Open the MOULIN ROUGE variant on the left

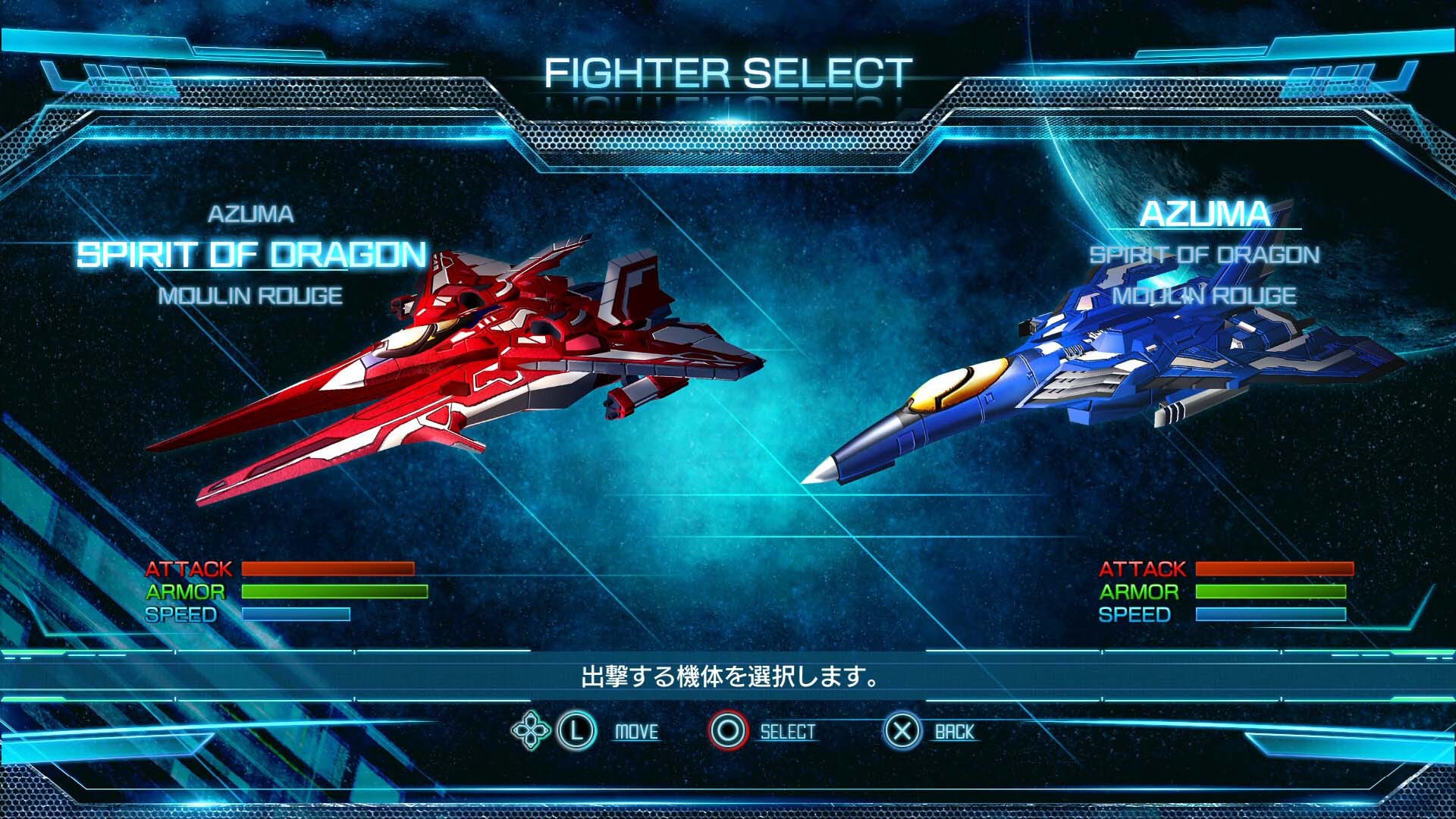[x=250, y=296]
